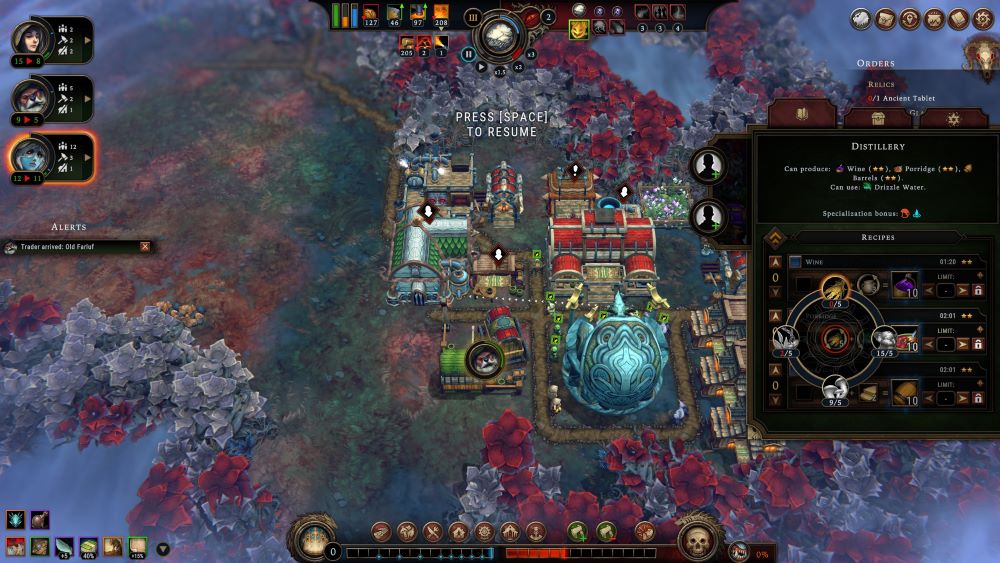Switch to the gear settings tab
Screen dimensions: 1000x563
(x=954, y=117)
